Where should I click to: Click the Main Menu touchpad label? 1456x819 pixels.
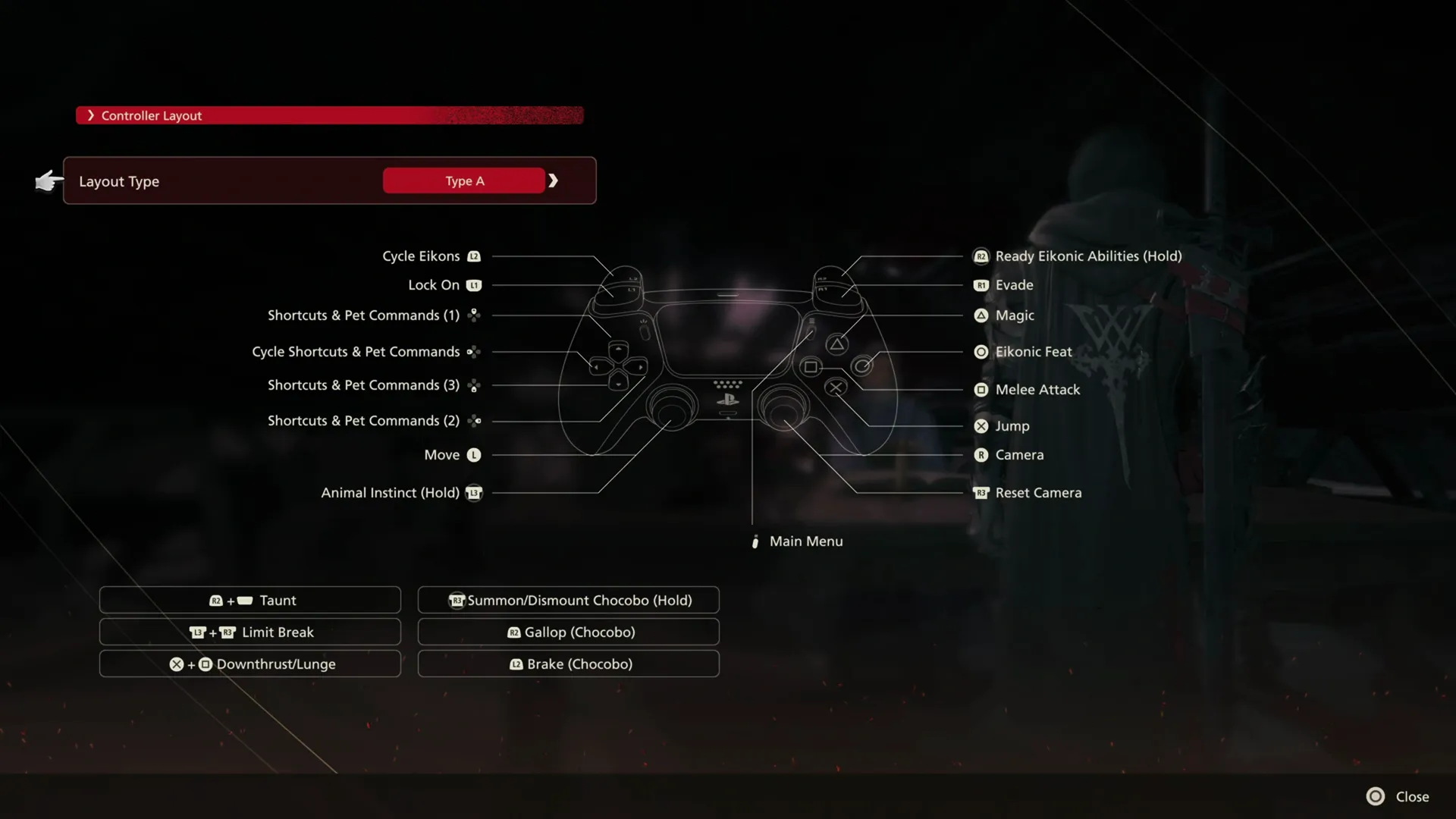tap(805, 541)
